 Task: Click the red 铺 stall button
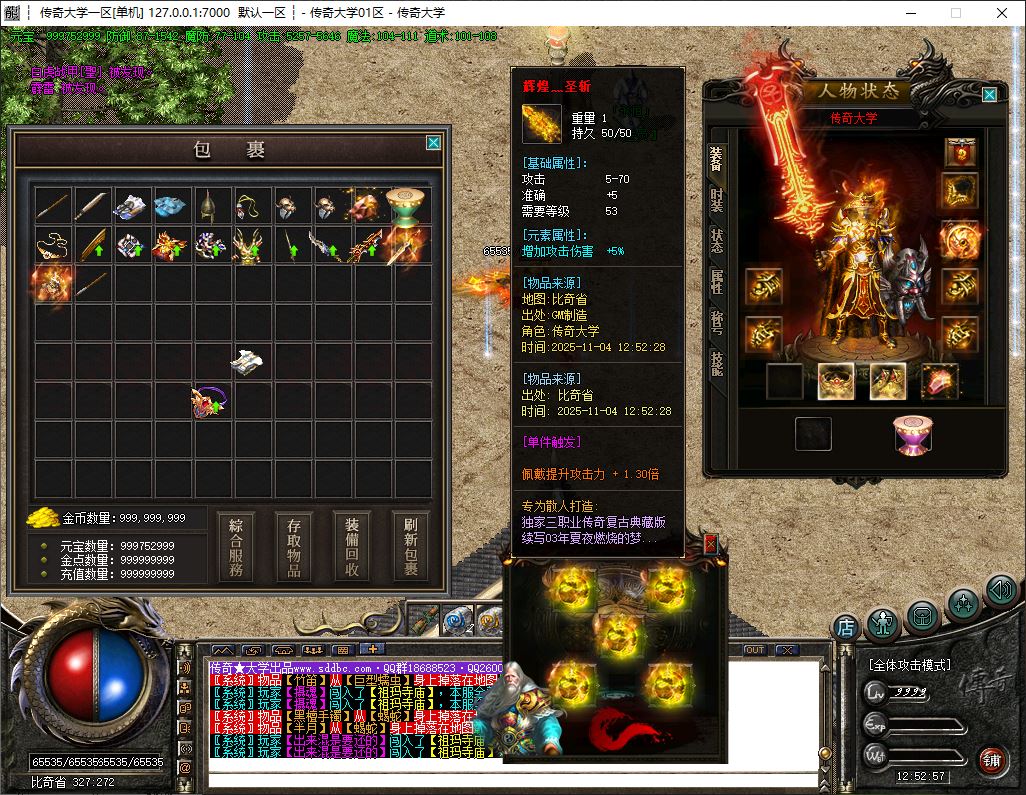(992, 760)
